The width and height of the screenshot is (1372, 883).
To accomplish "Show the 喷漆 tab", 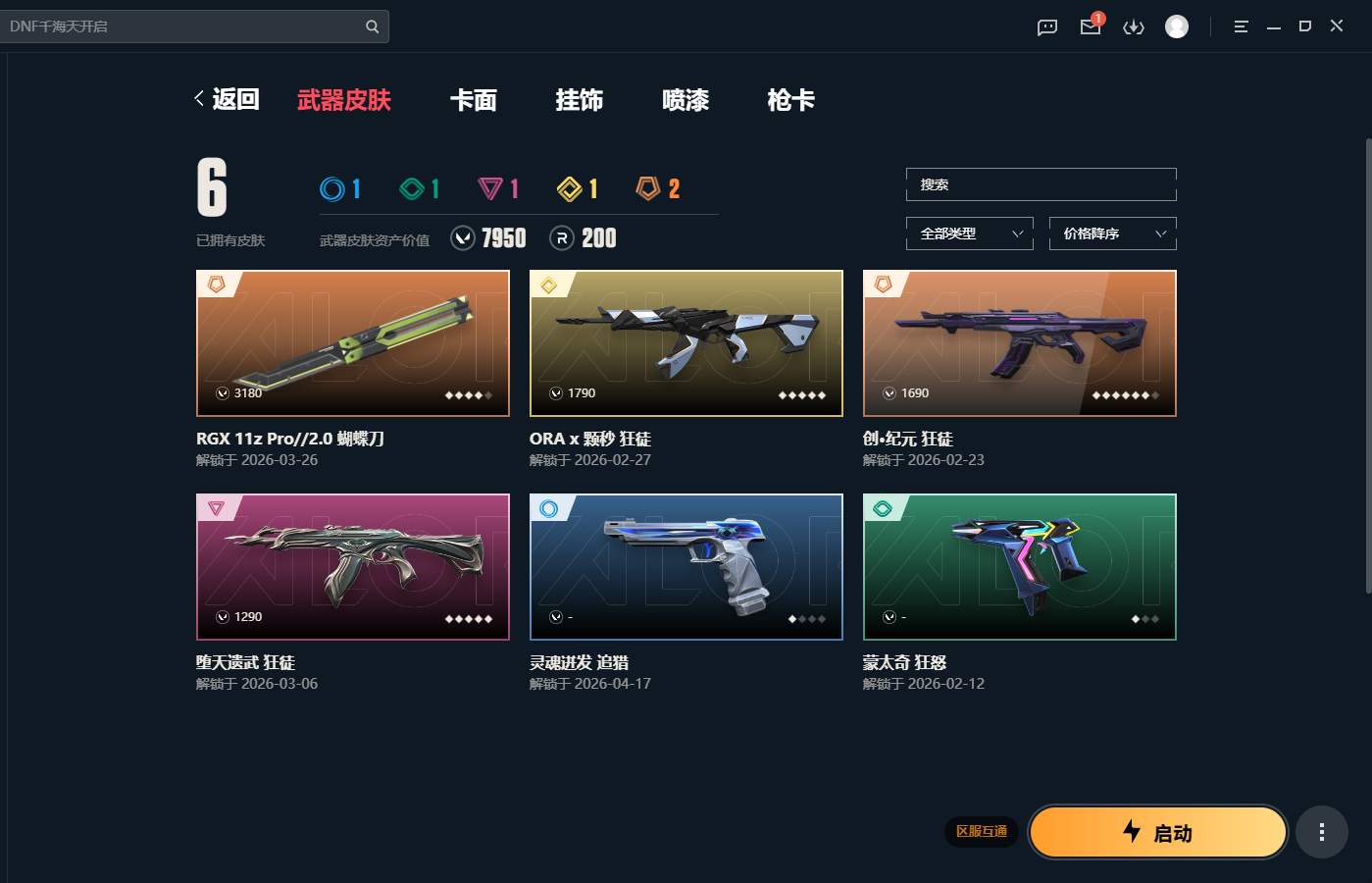I will [685, 100].
